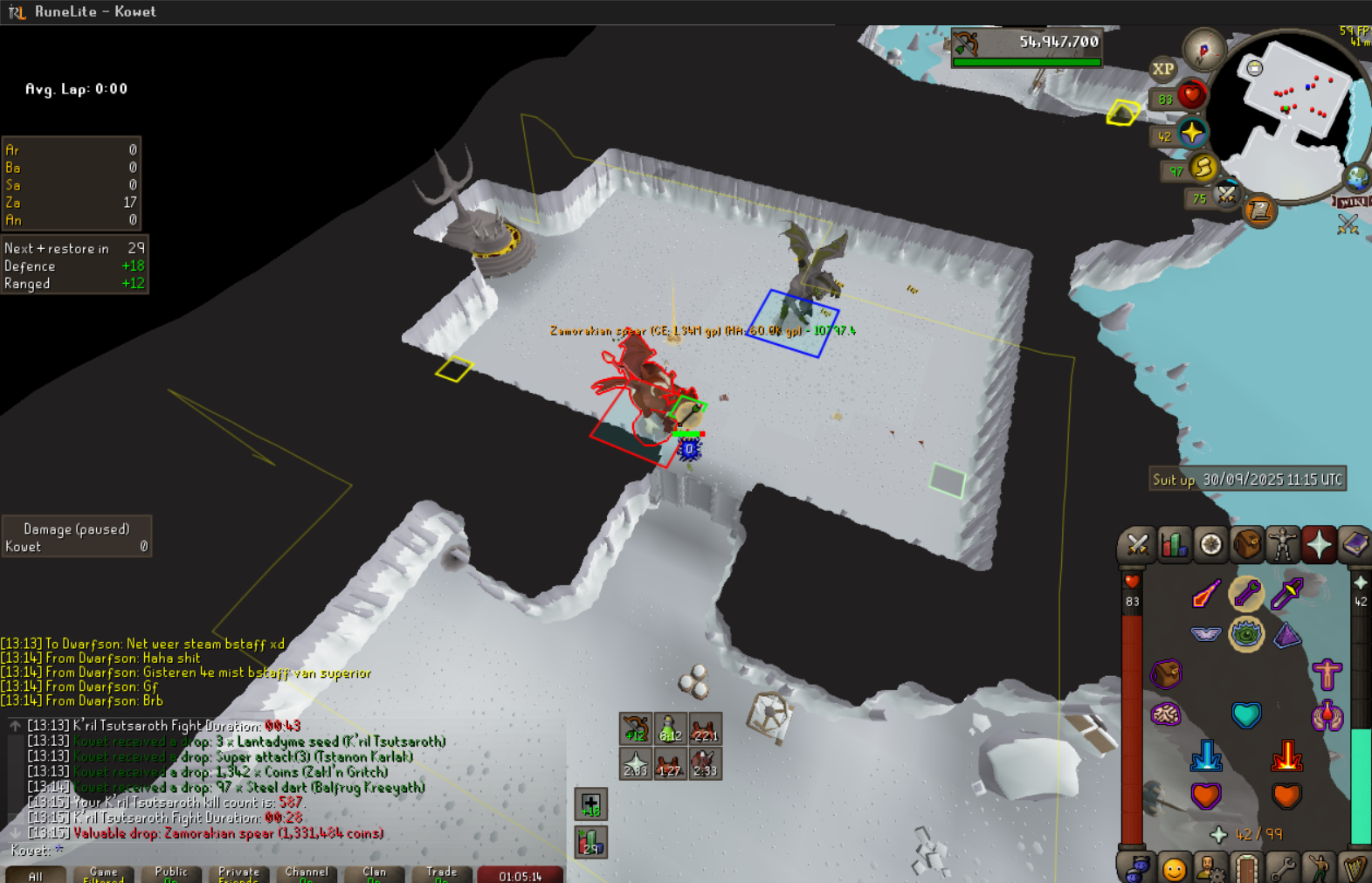Open the Clan chat filter tab
The height and width of the screenshot is (883, 1372).
click(374, 874)
